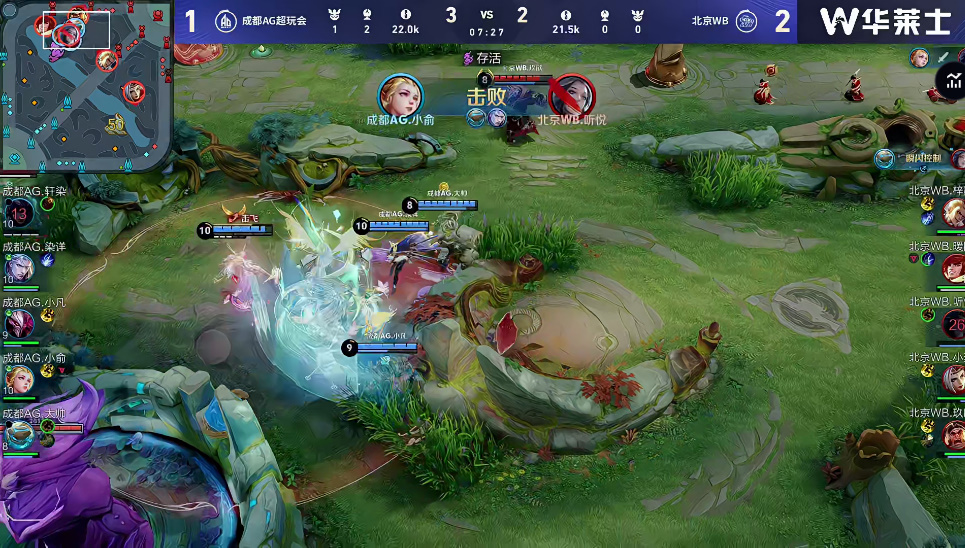This screenshot has height=548, width=965.
Task: Click the 北京WB team logo
Action: tap(745, 21)
